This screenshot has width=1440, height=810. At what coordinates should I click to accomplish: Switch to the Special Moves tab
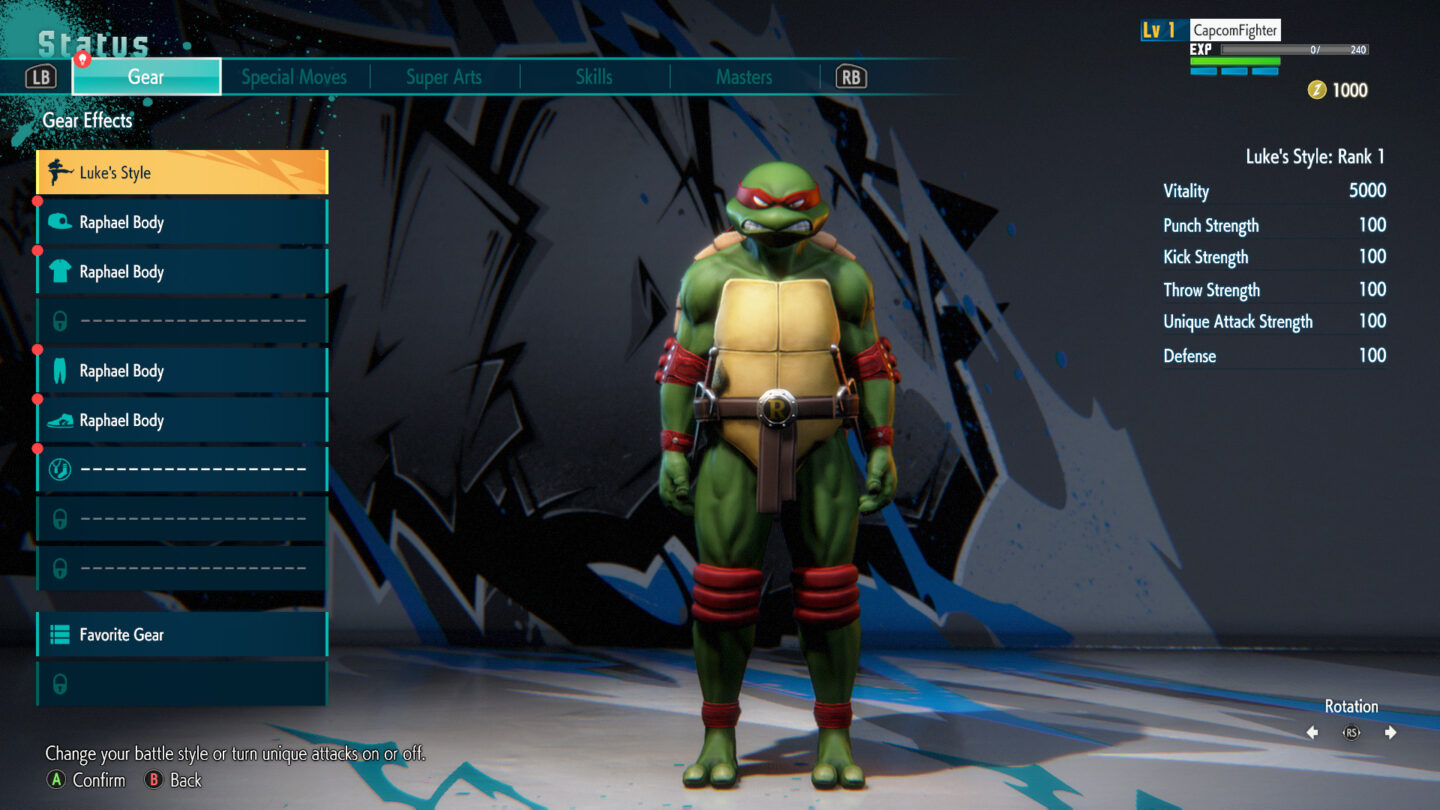click(294, 76)
